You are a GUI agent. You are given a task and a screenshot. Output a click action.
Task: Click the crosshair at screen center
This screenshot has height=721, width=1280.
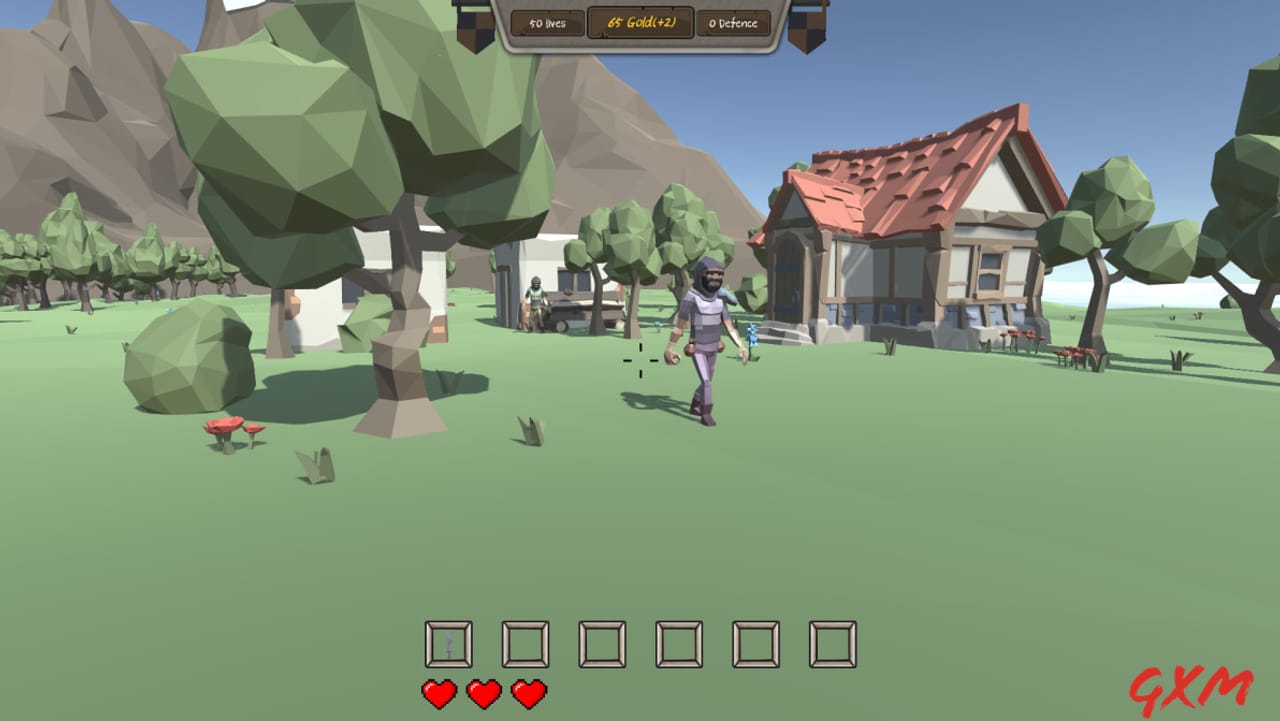click(x=639, y=360)
